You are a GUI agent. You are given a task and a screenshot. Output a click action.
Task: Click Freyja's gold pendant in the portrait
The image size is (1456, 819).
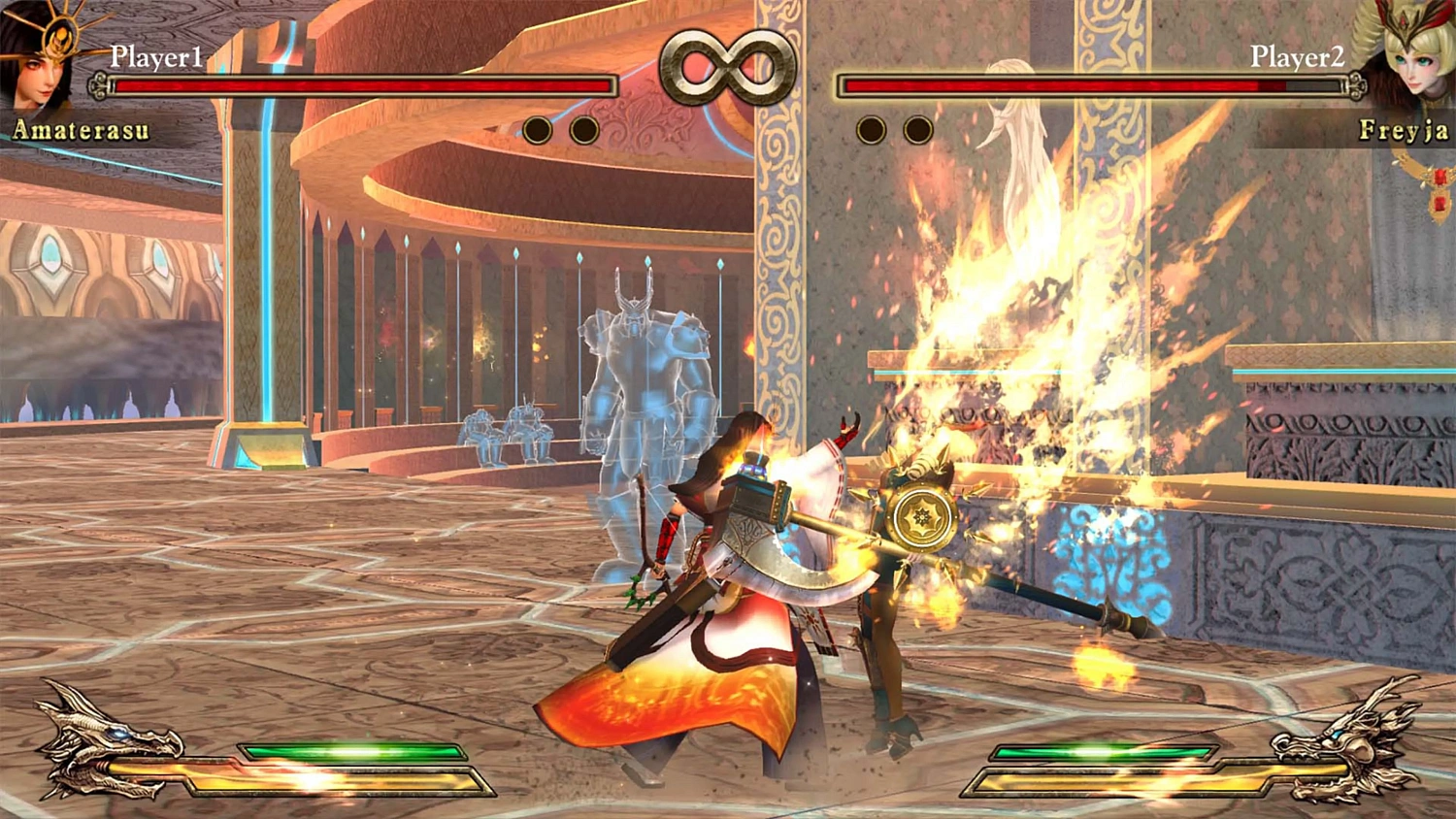[1438, 189]
